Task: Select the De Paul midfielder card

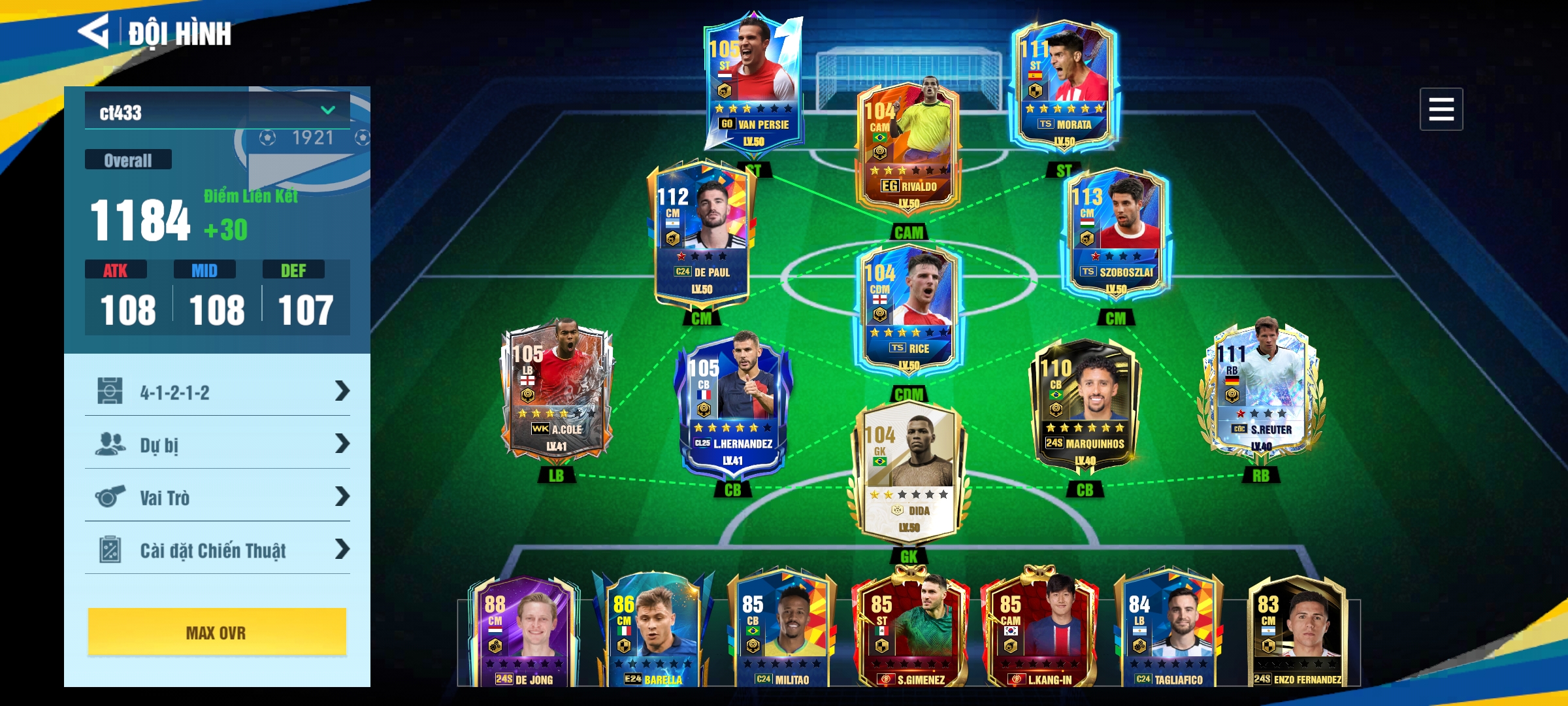Action: point(702,232)
